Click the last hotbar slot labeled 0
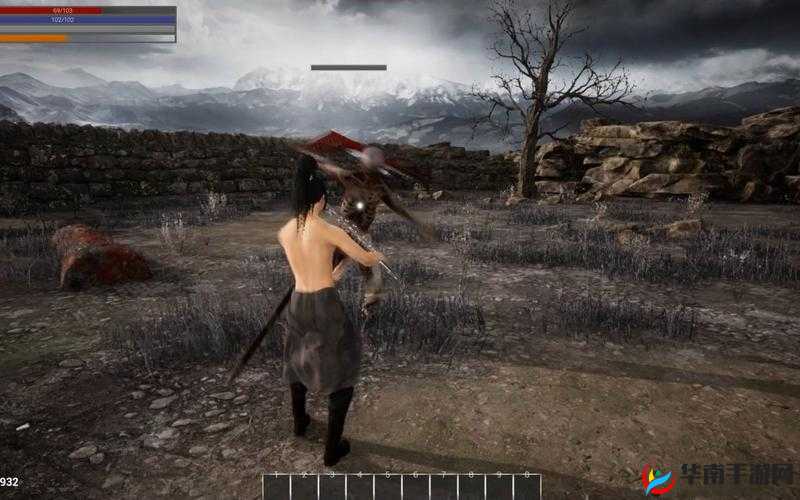This screenshot has height=500, width=800. coord(527,487)
